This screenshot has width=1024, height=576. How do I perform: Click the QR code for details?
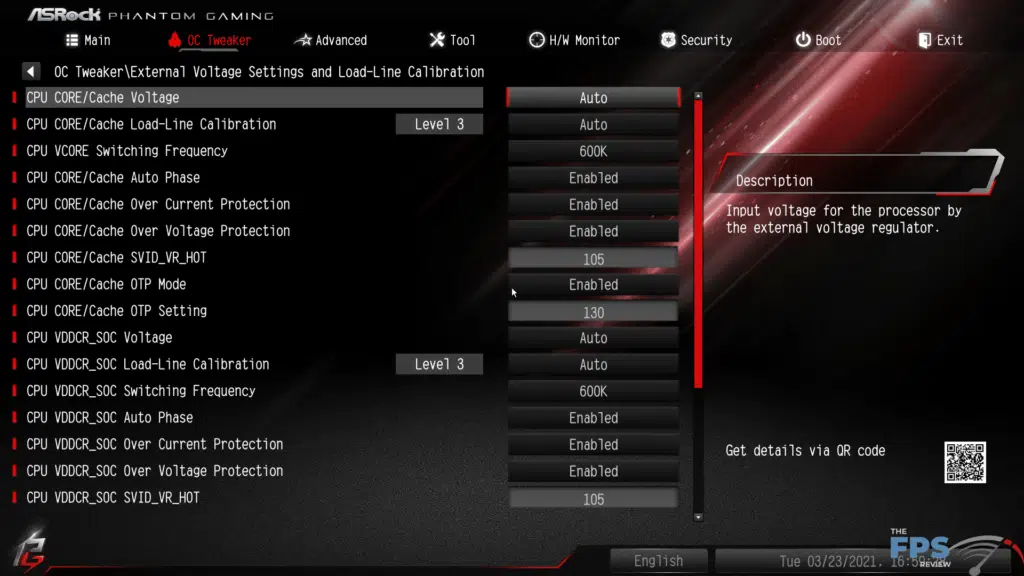[965, 462]
